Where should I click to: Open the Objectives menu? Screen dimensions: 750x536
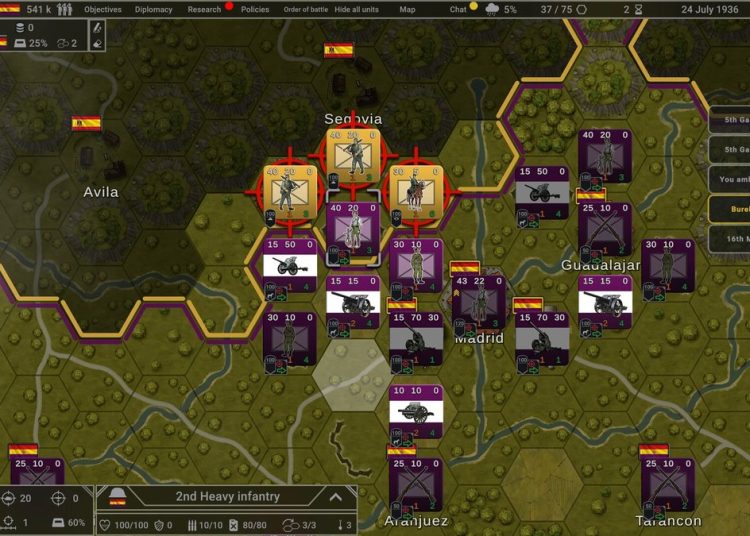103,9
